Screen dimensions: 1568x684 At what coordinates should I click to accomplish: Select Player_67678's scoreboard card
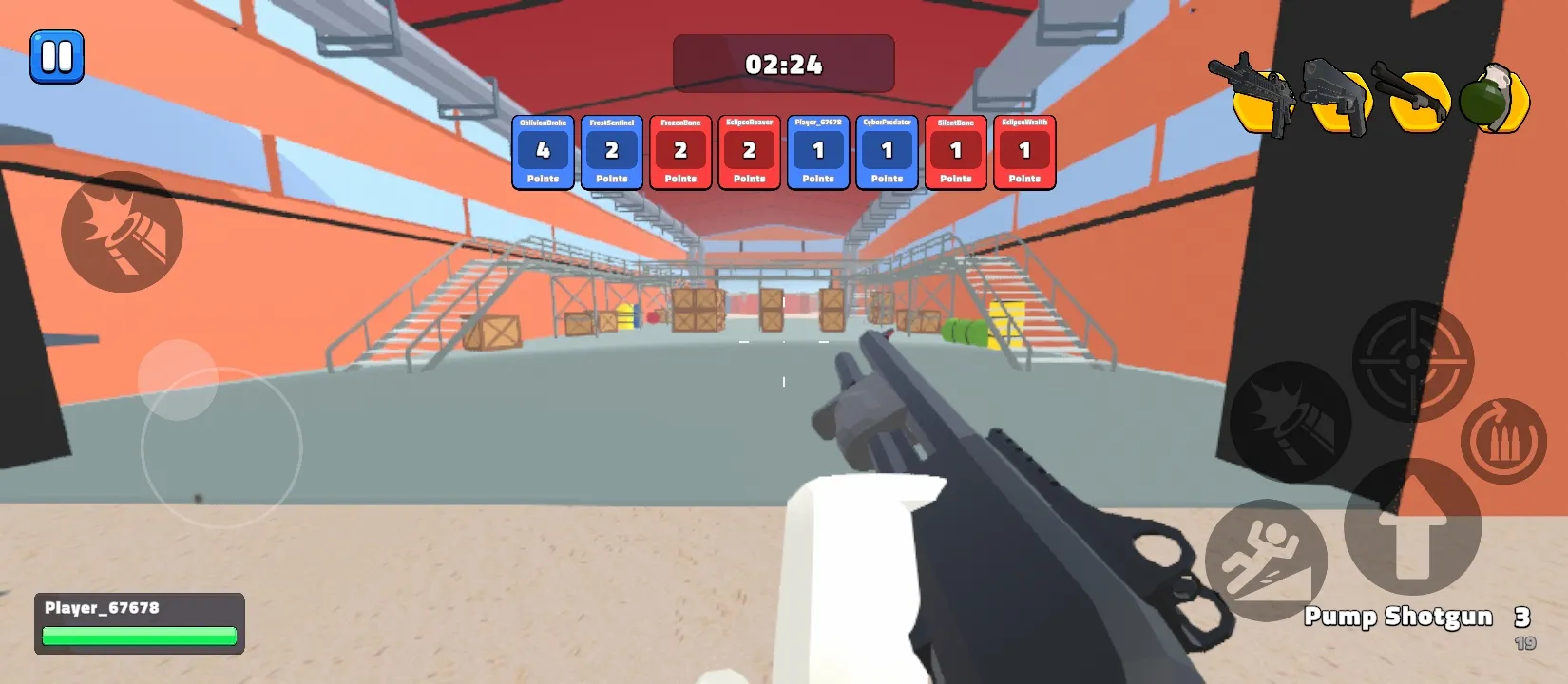[818, 152]
